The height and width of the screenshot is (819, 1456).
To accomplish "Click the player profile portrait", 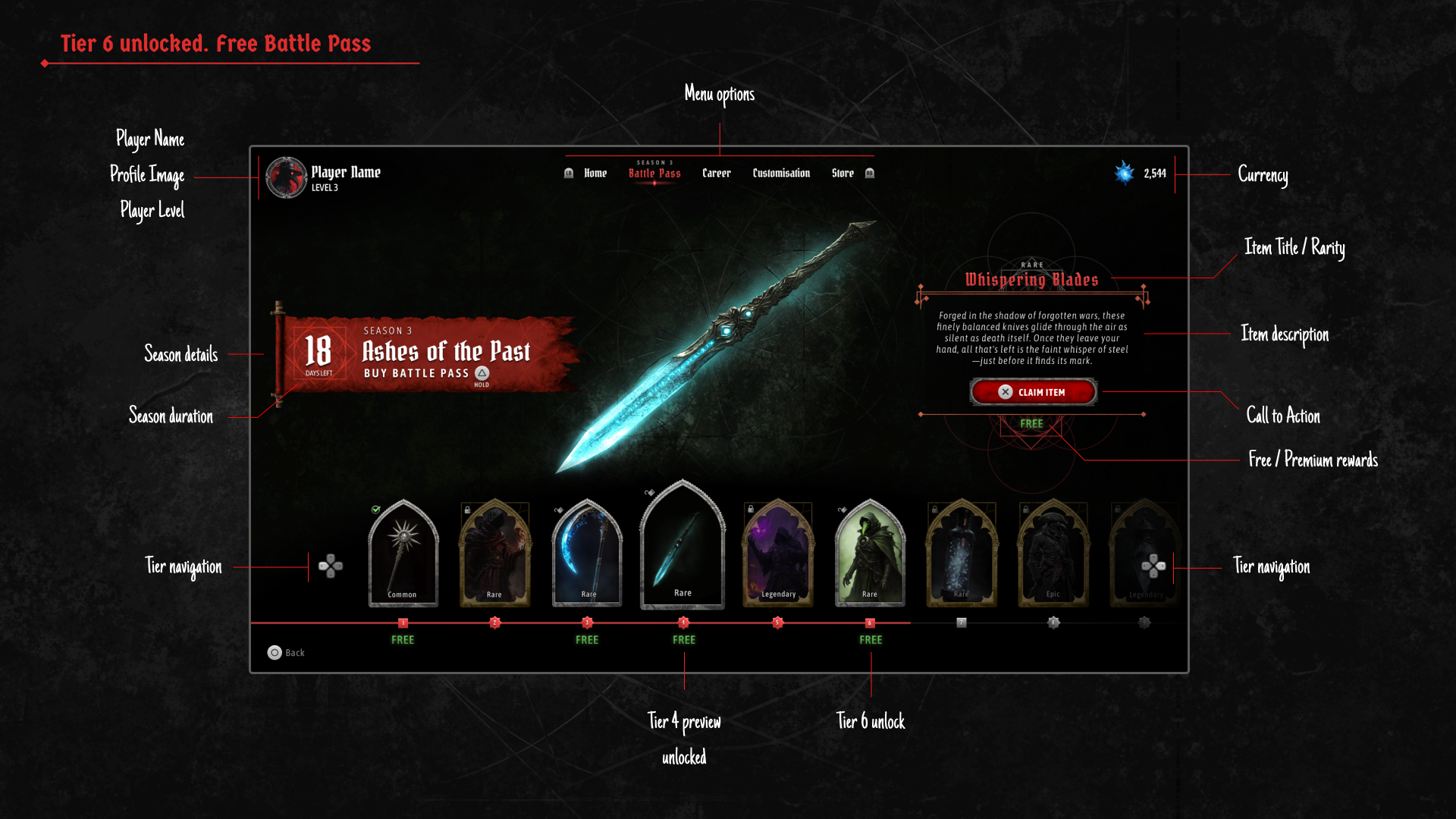I will tap(286, 177).
